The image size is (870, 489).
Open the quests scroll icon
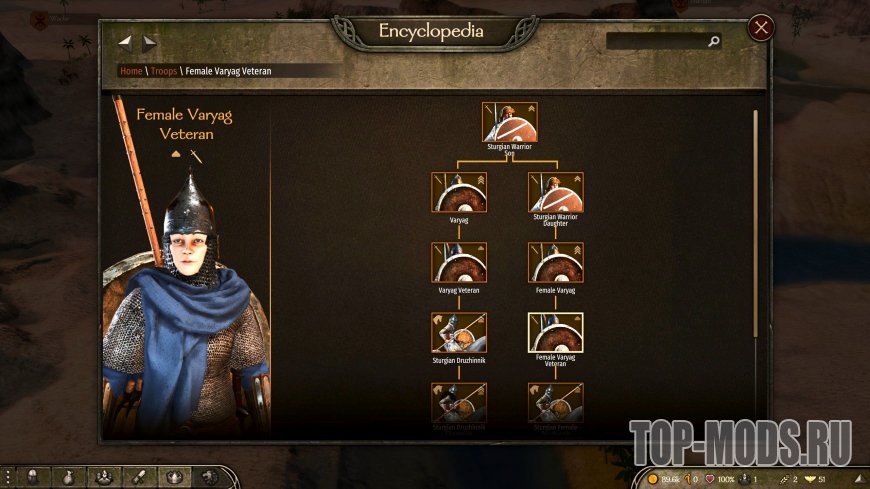pyautogui.click(x=140, y=477)
